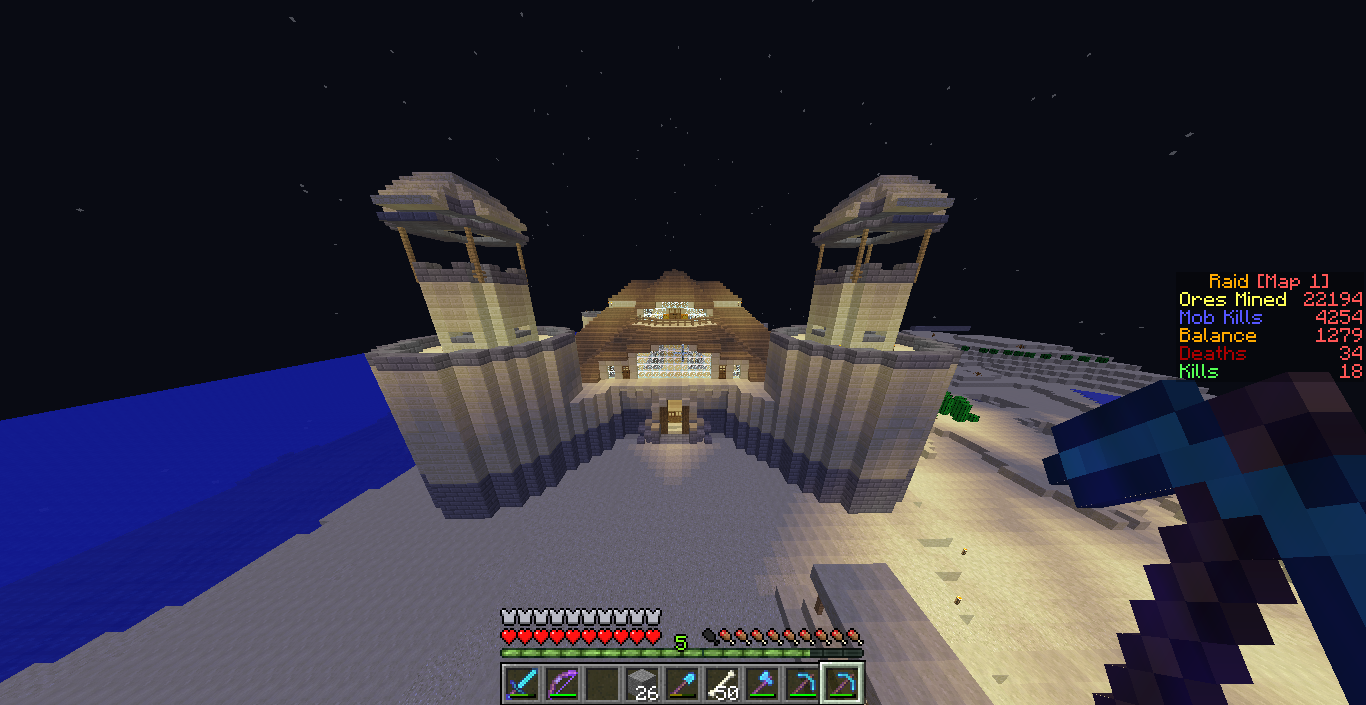Select the enchanted bow hotbar slot
Image resolution: width=1366 pixels, height=705 pixels.
562,684
